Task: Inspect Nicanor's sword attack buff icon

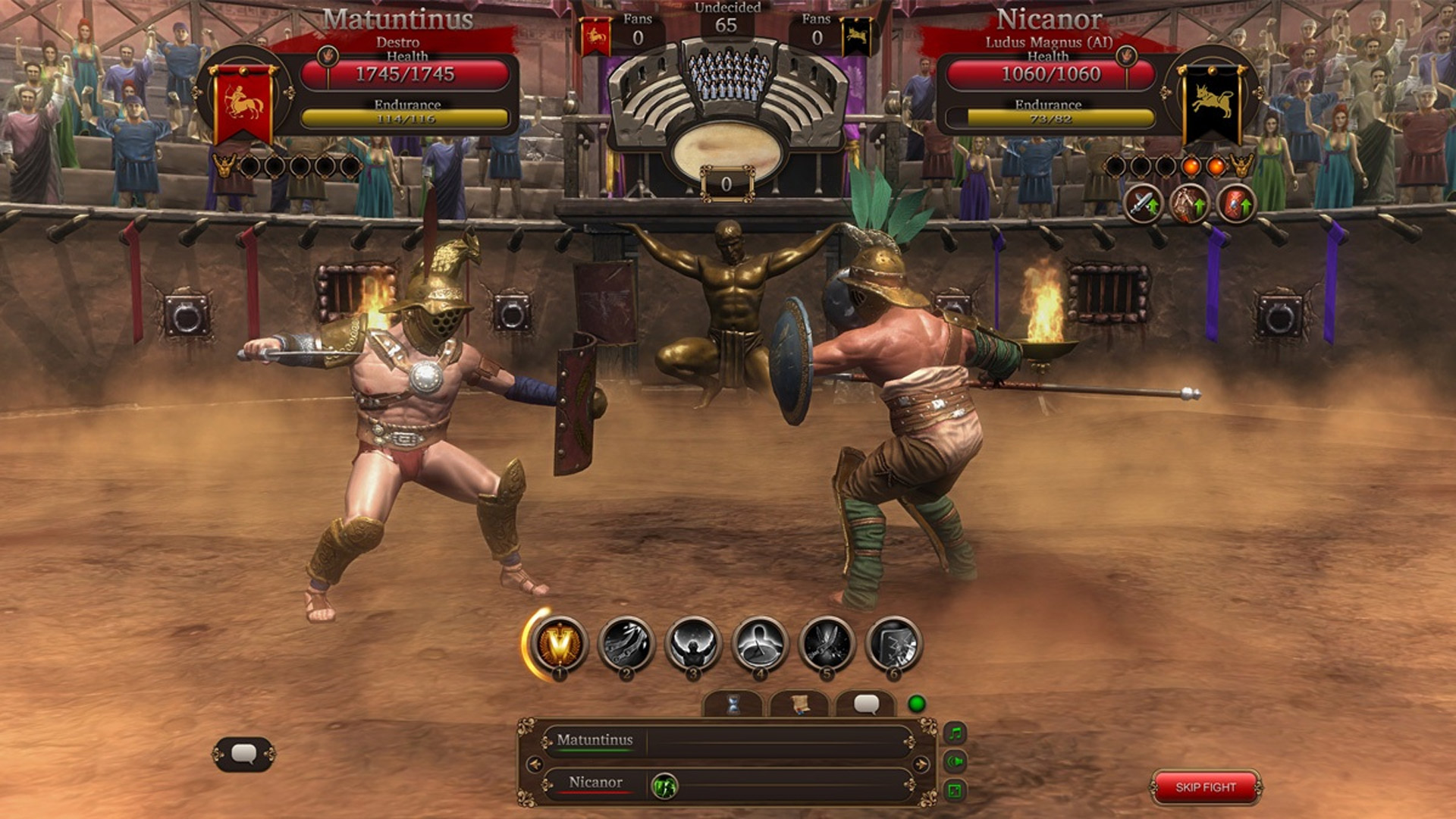Action: tap(1143, 203)
